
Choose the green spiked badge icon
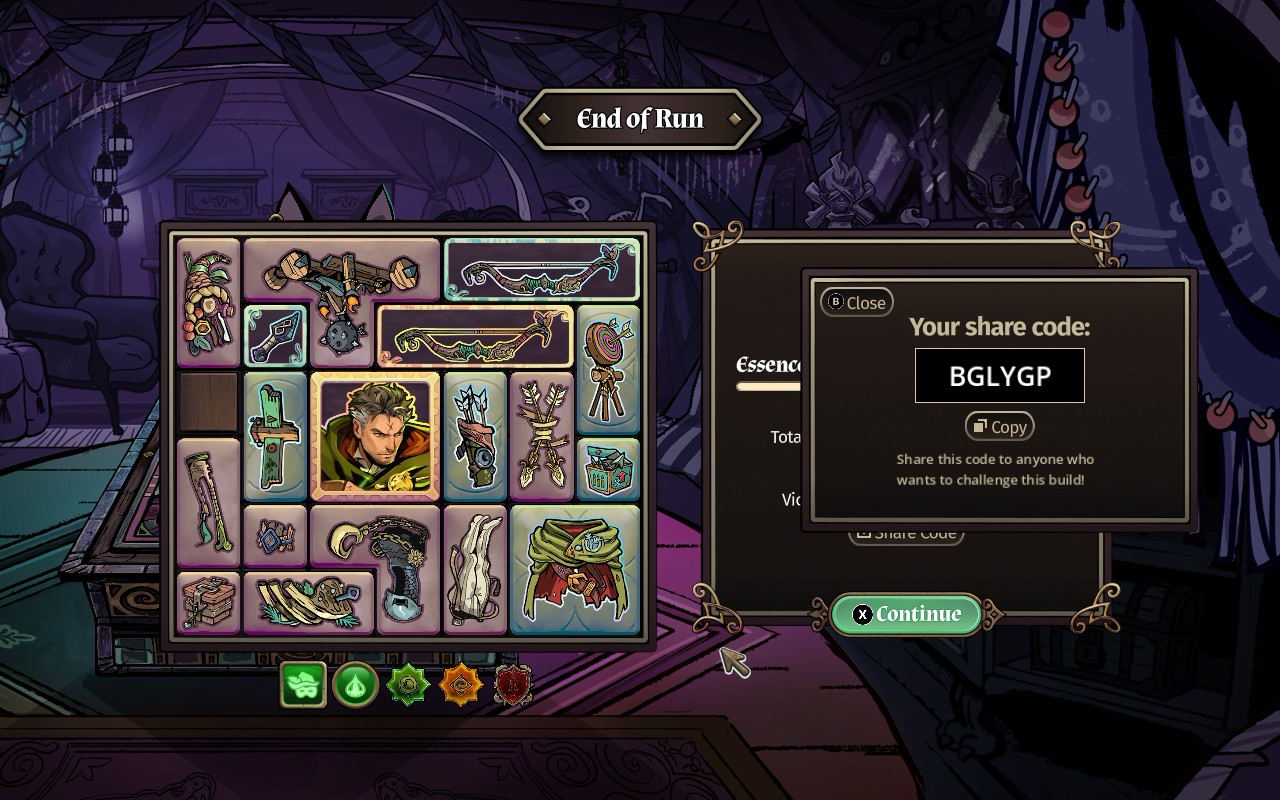(408, 686)
